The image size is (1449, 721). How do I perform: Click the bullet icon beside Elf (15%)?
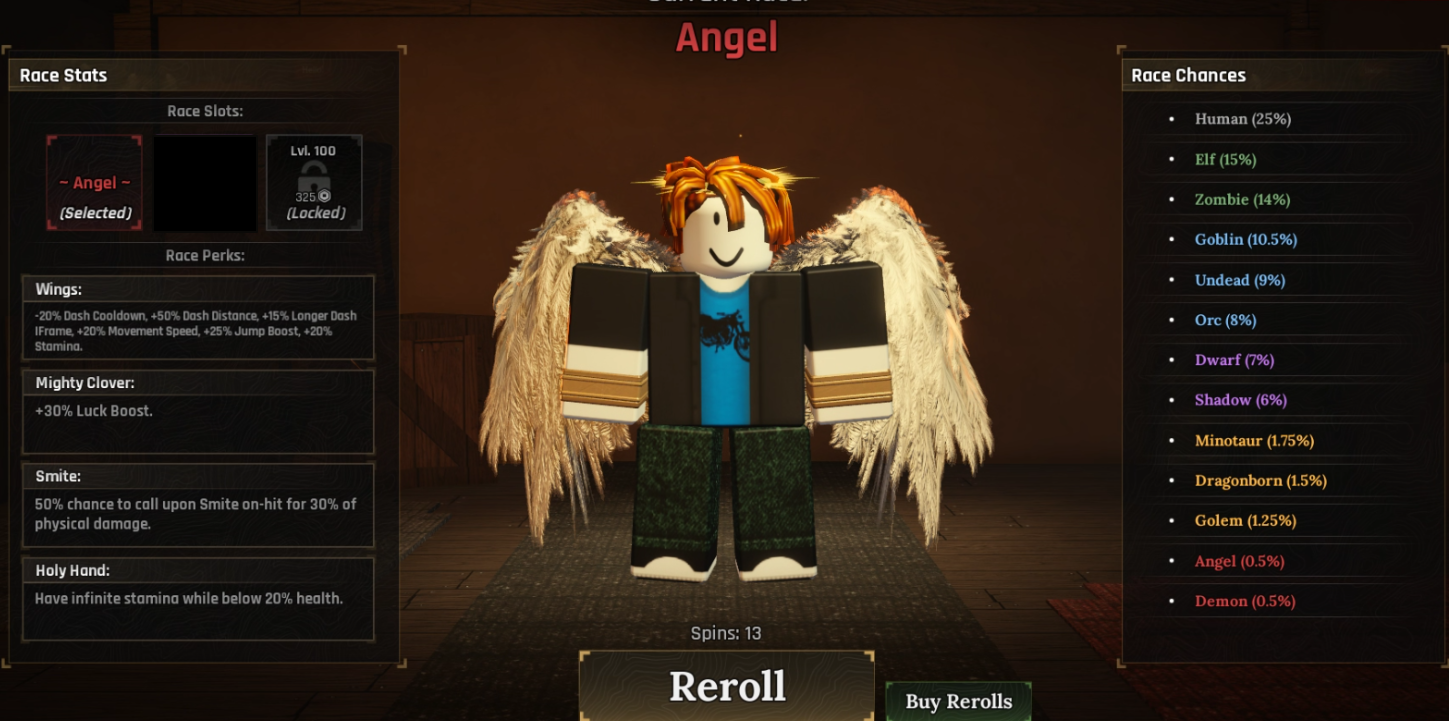pyautogui.click(x=1173, y=159)
